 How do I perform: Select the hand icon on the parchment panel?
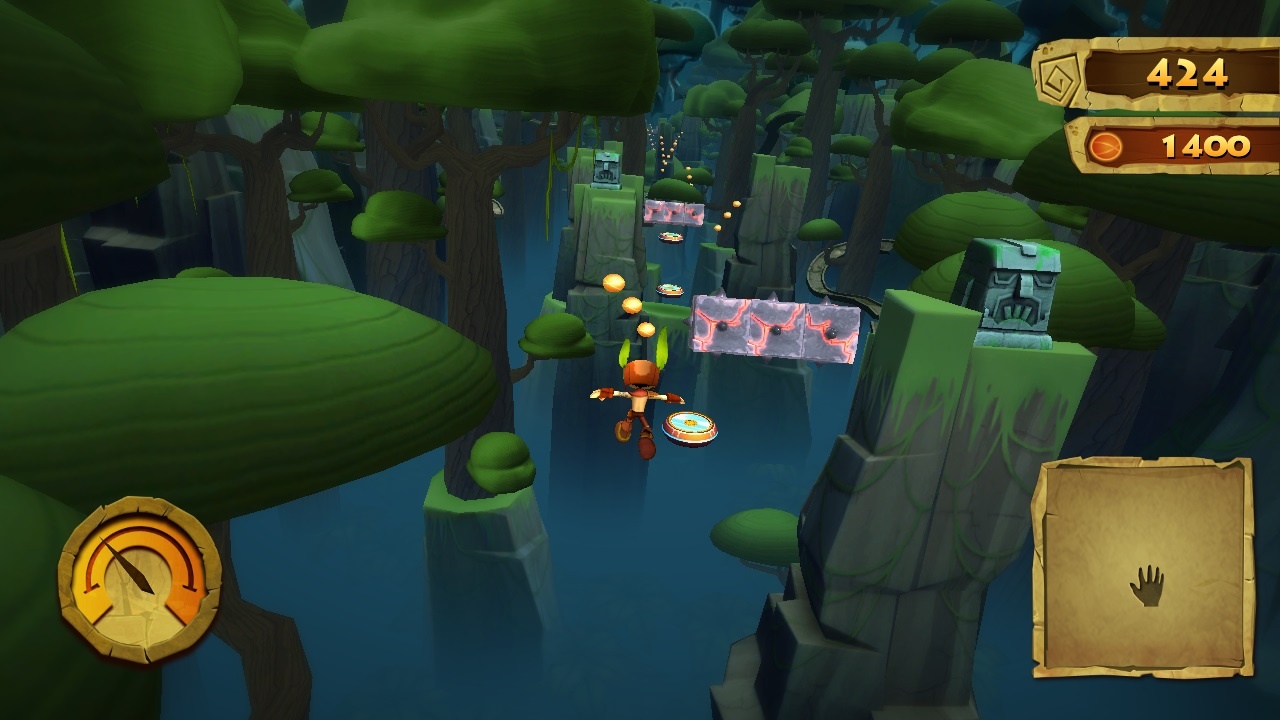click(1147, 585)
